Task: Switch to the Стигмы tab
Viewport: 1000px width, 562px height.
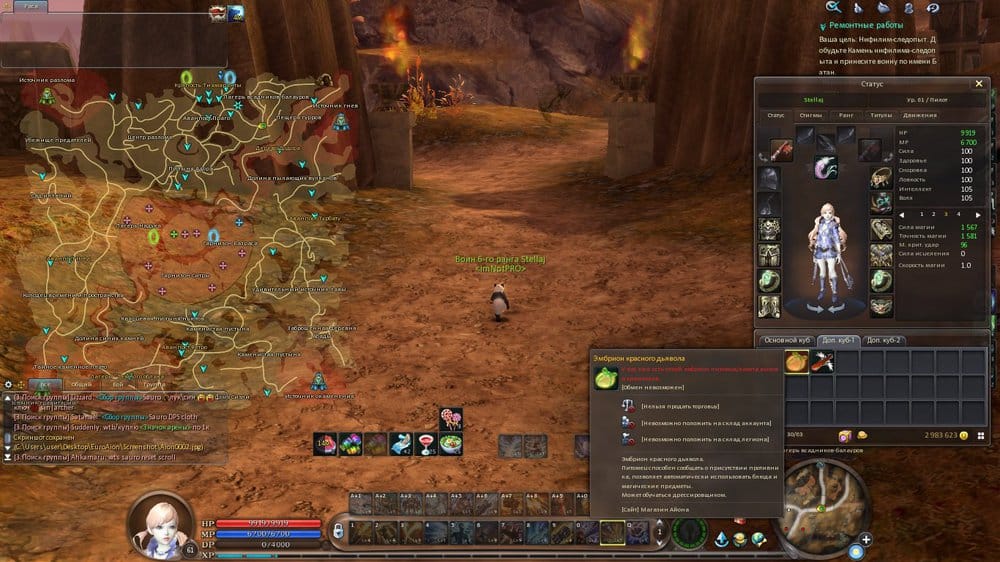Action: [810, 116]
